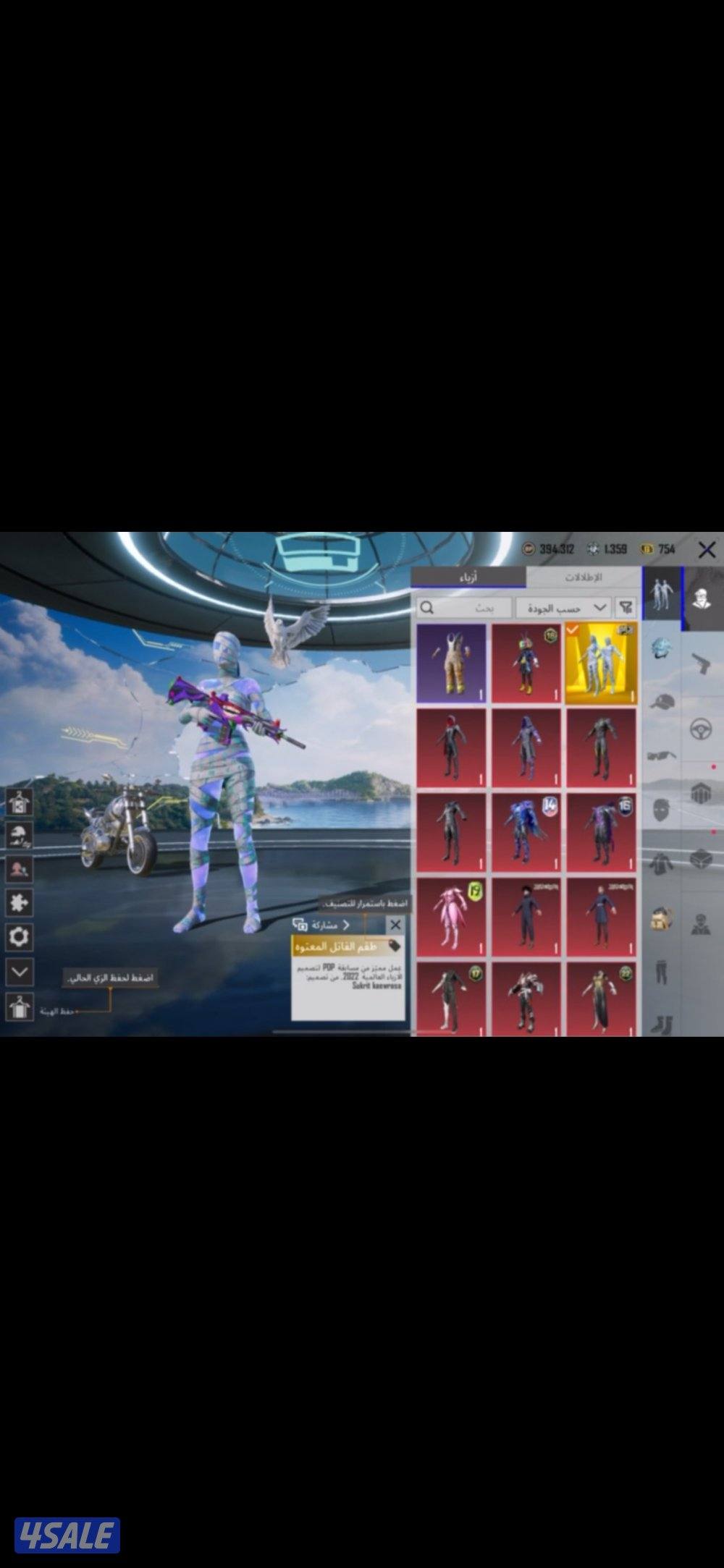Image resolution: width=724 pixels, height=1568 pixels.
Task: Click the بحث search field
Action: [465, 608]
